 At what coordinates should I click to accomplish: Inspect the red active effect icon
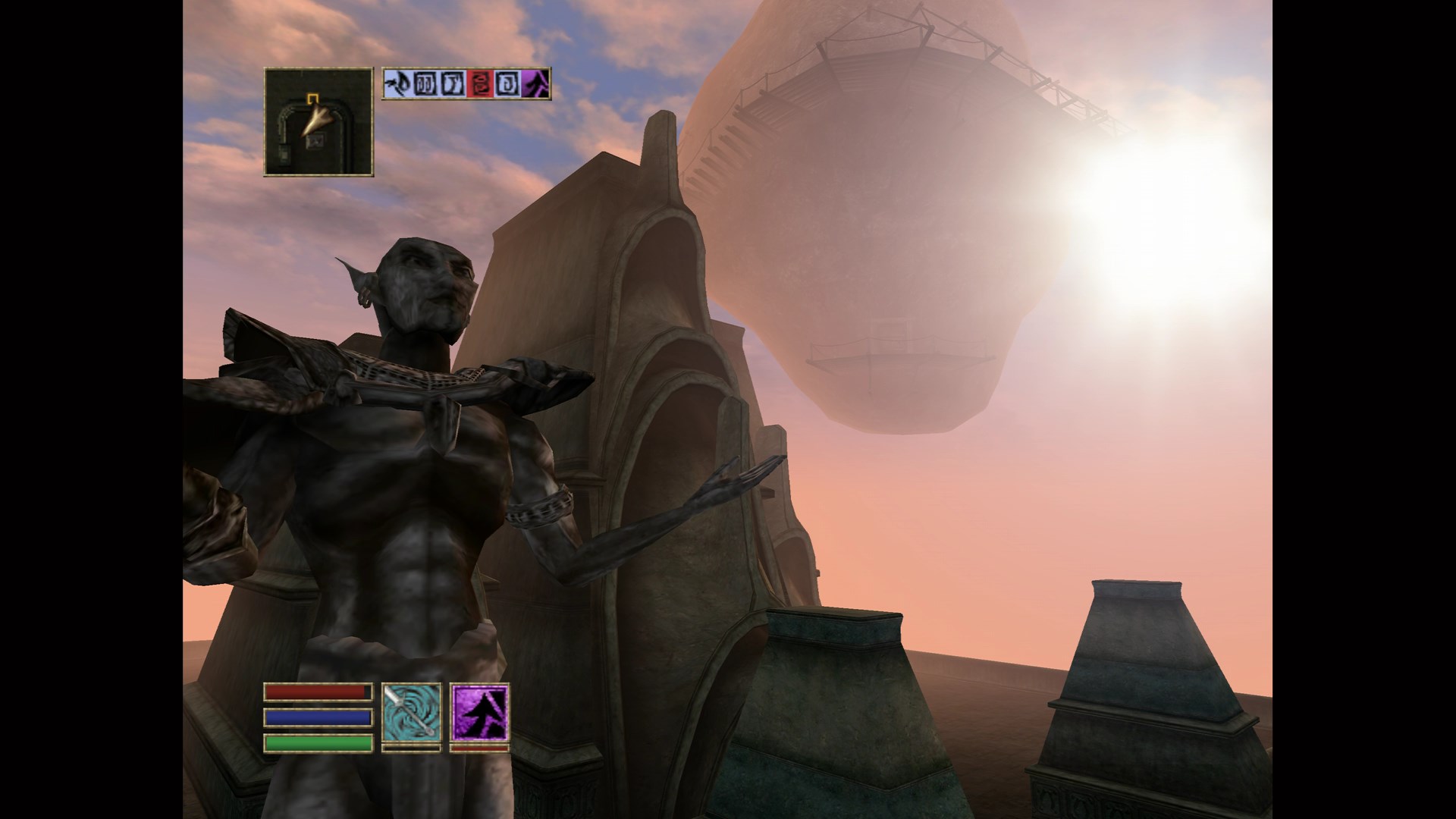(480, 83)
